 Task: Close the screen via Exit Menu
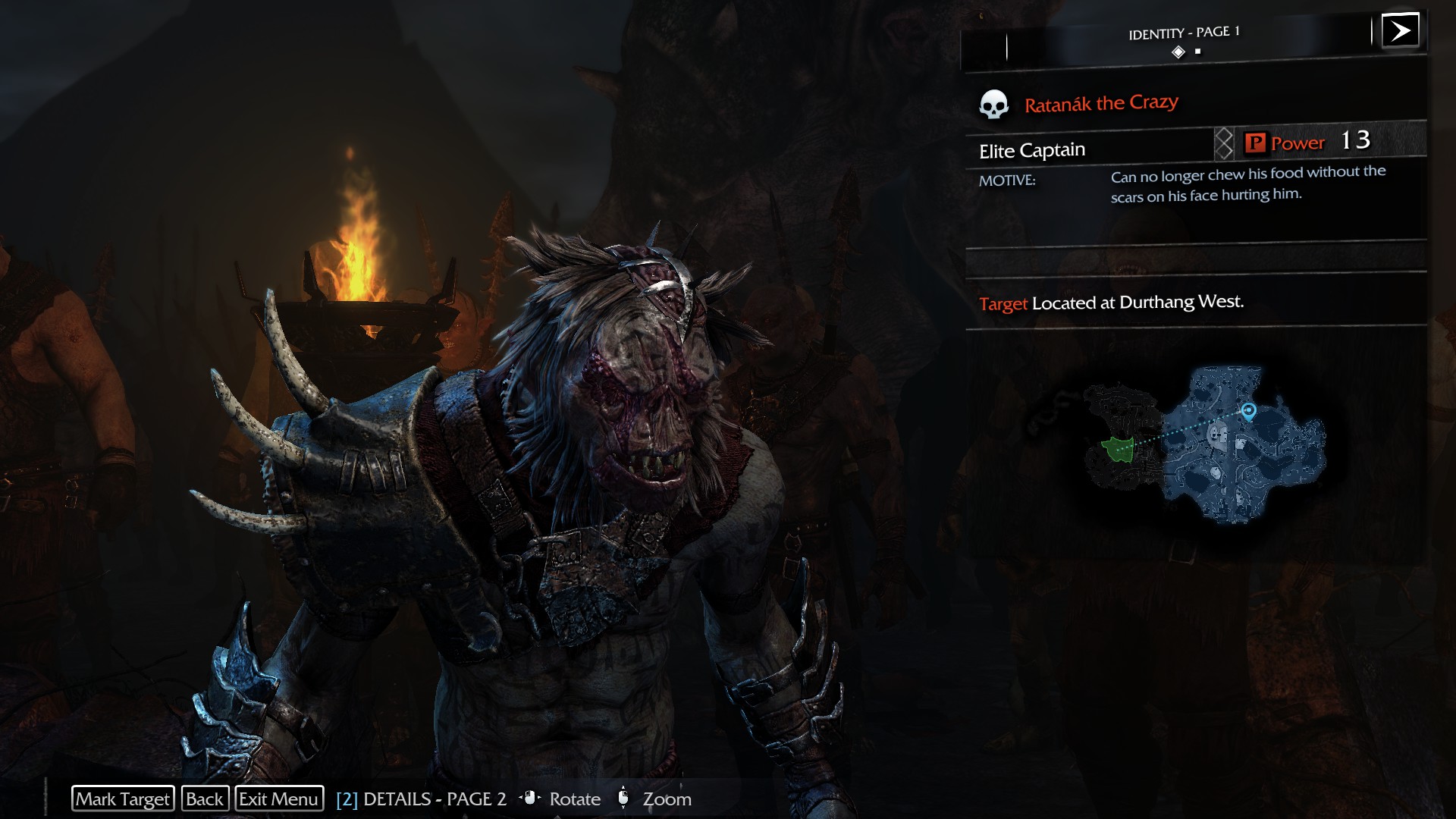pyautogui.click(x=279, y=799)
